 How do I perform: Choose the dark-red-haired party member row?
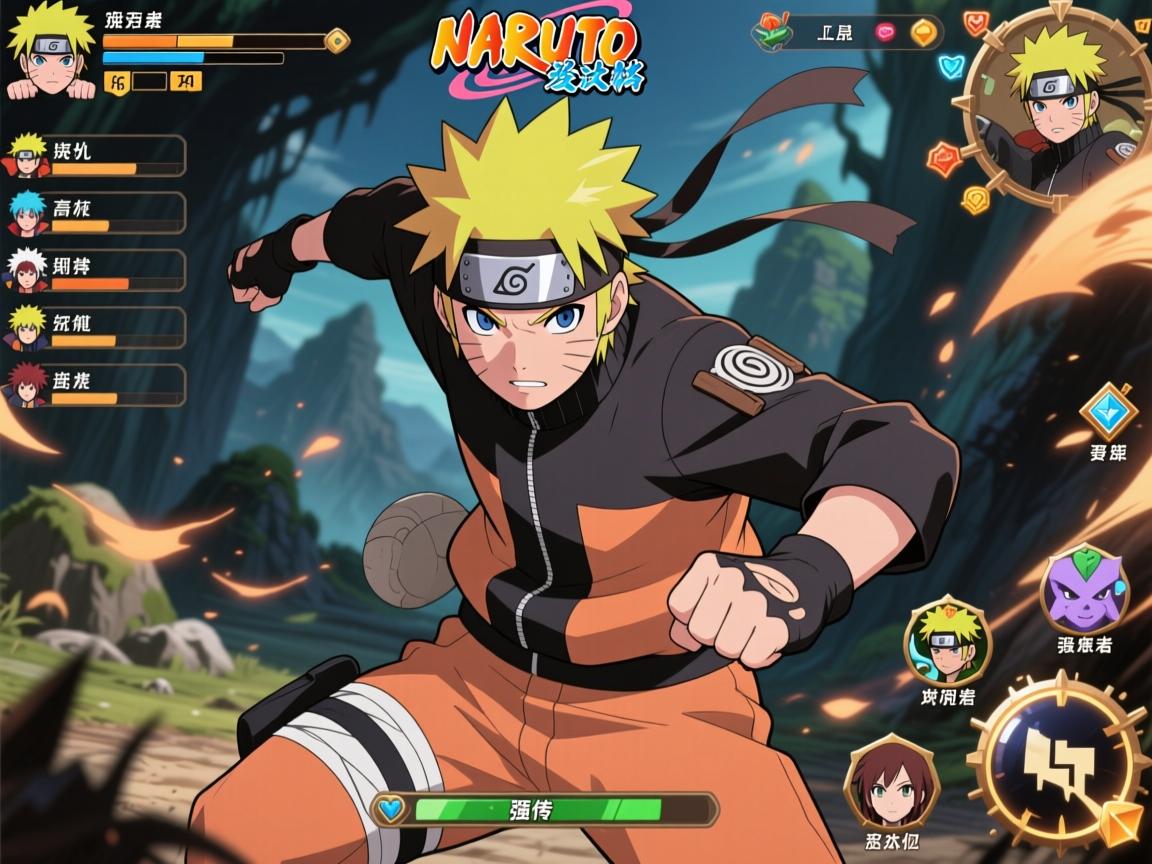click(x=96, y=385)
